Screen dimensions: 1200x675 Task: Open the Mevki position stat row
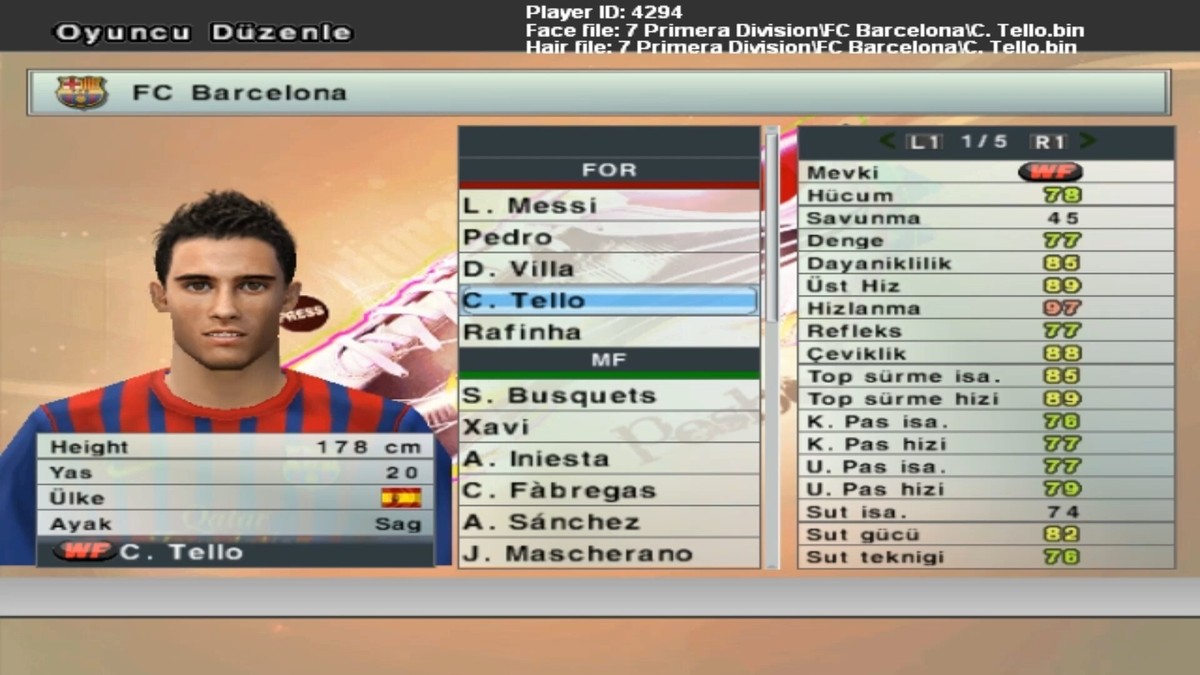click(985, 172)
